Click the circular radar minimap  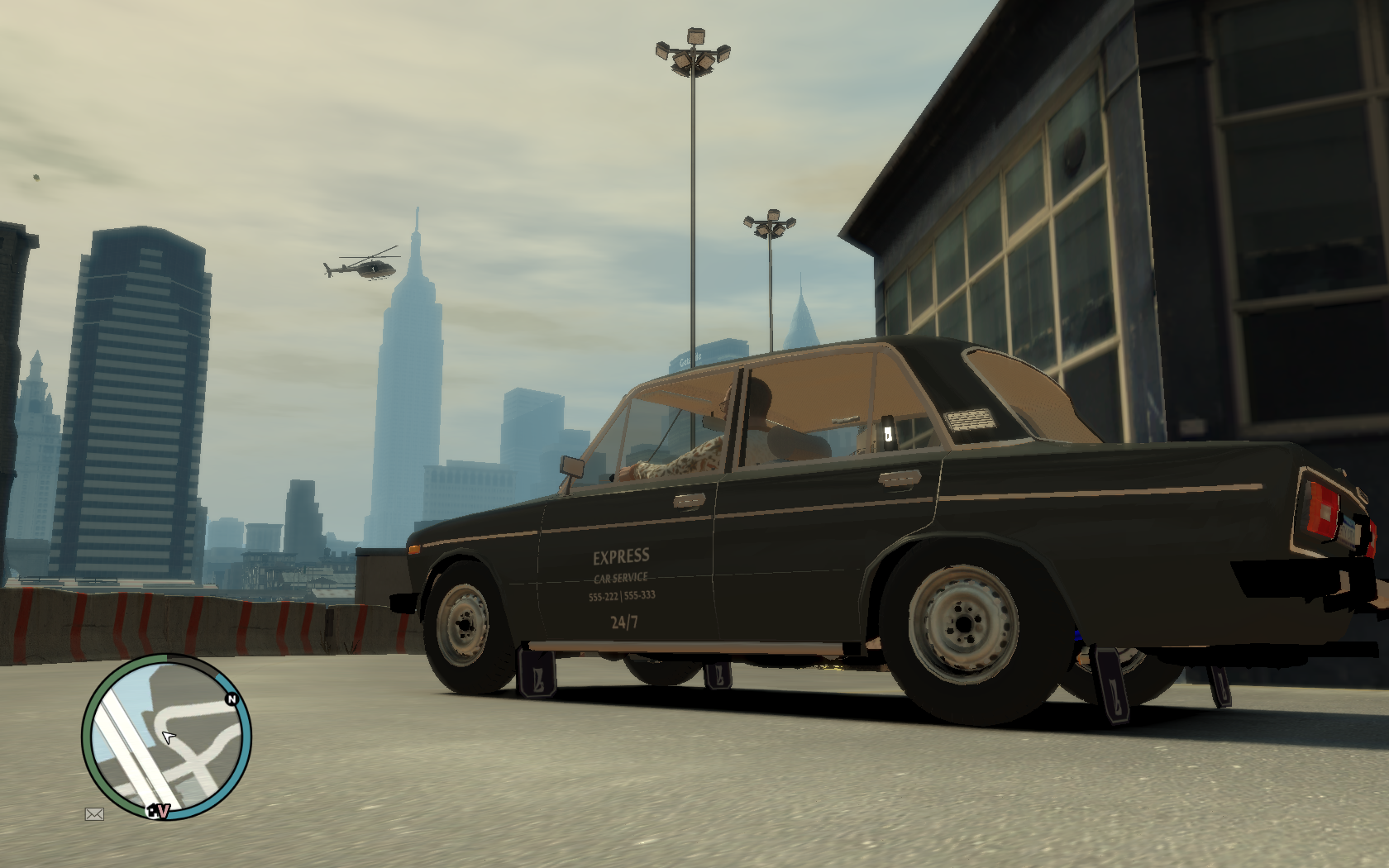166,737
